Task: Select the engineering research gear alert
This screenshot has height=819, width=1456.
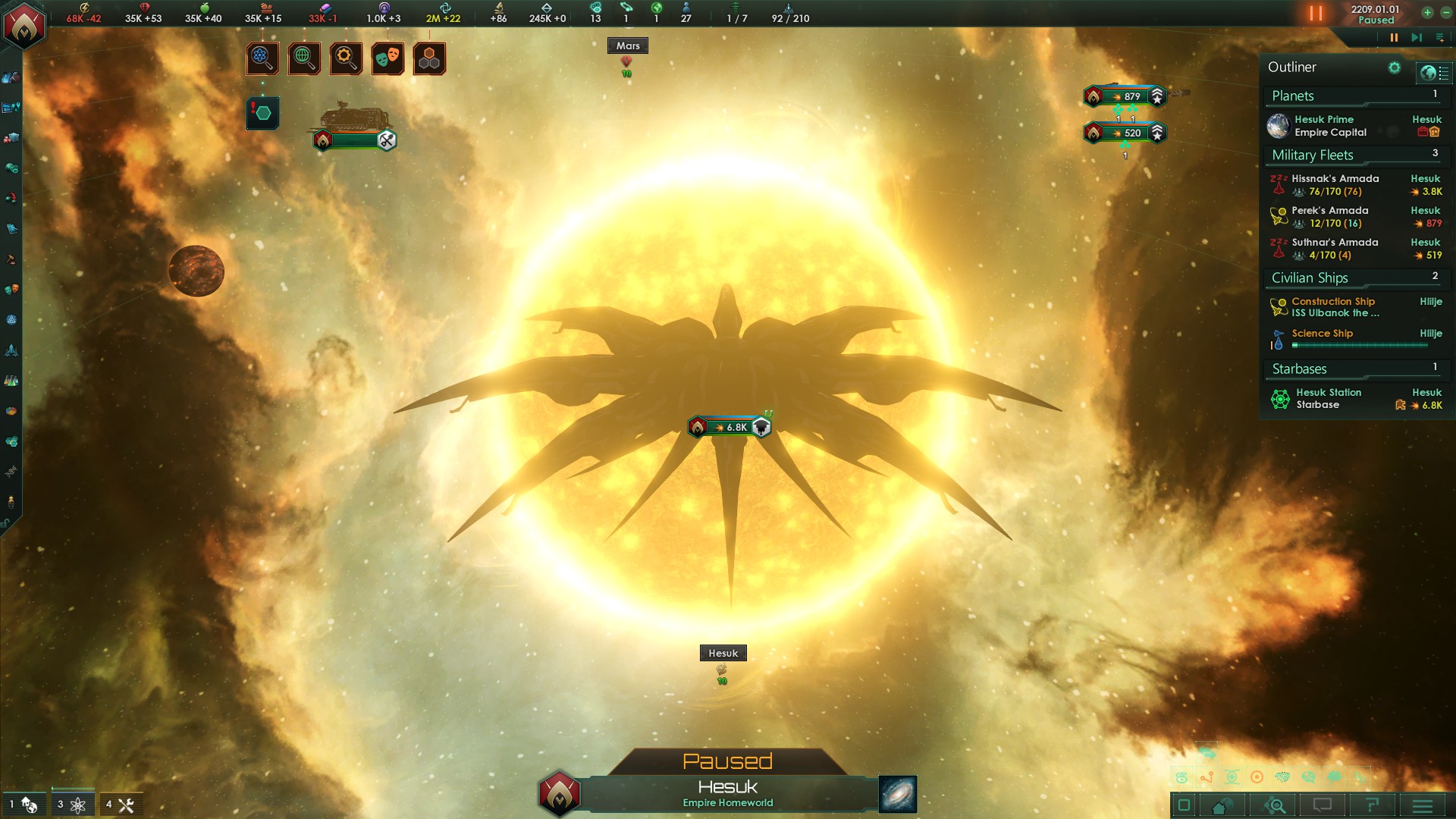Action: point(346,58)
